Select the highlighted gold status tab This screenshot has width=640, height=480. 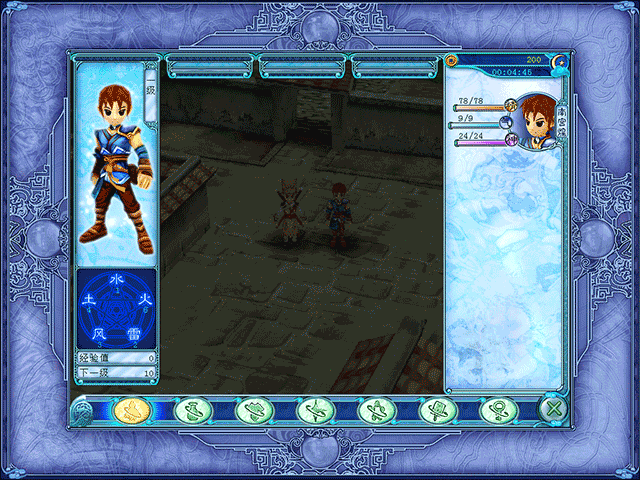point(130,408)
